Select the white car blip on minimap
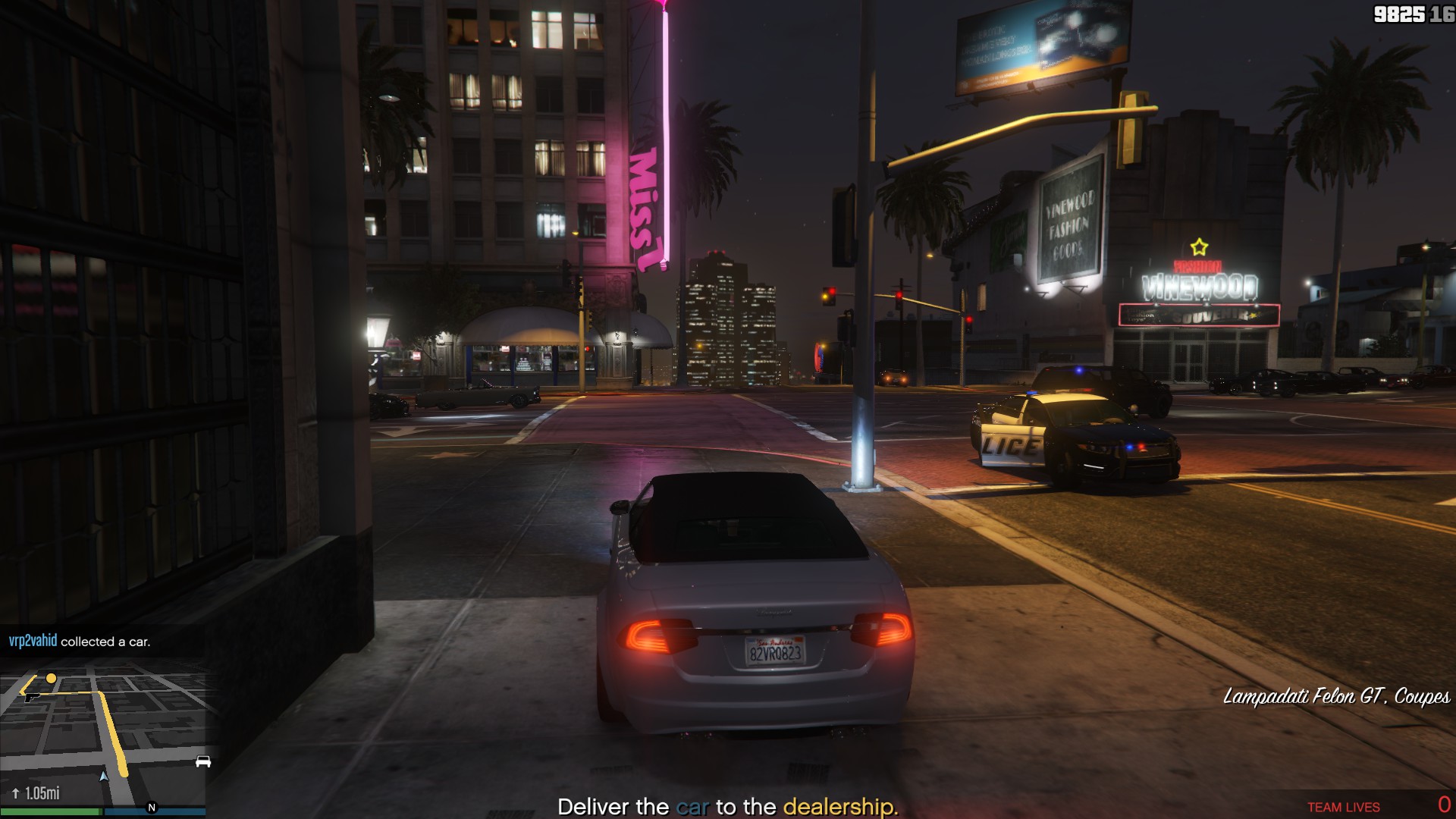The image size is (1456, 819). (x=202, y=761)
